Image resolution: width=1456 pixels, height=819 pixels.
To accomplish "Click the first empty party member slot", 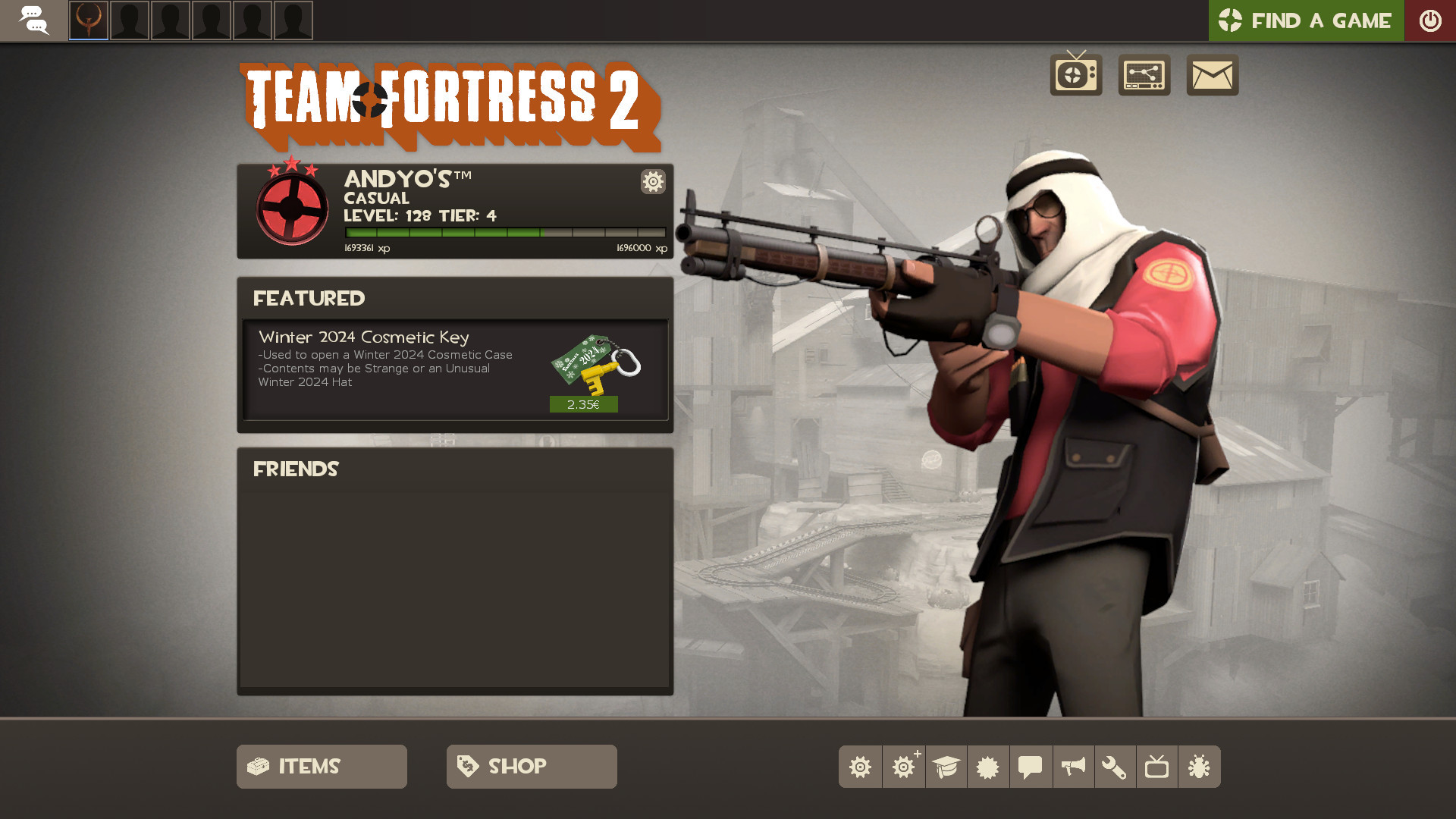I will (x=129, y=21).
